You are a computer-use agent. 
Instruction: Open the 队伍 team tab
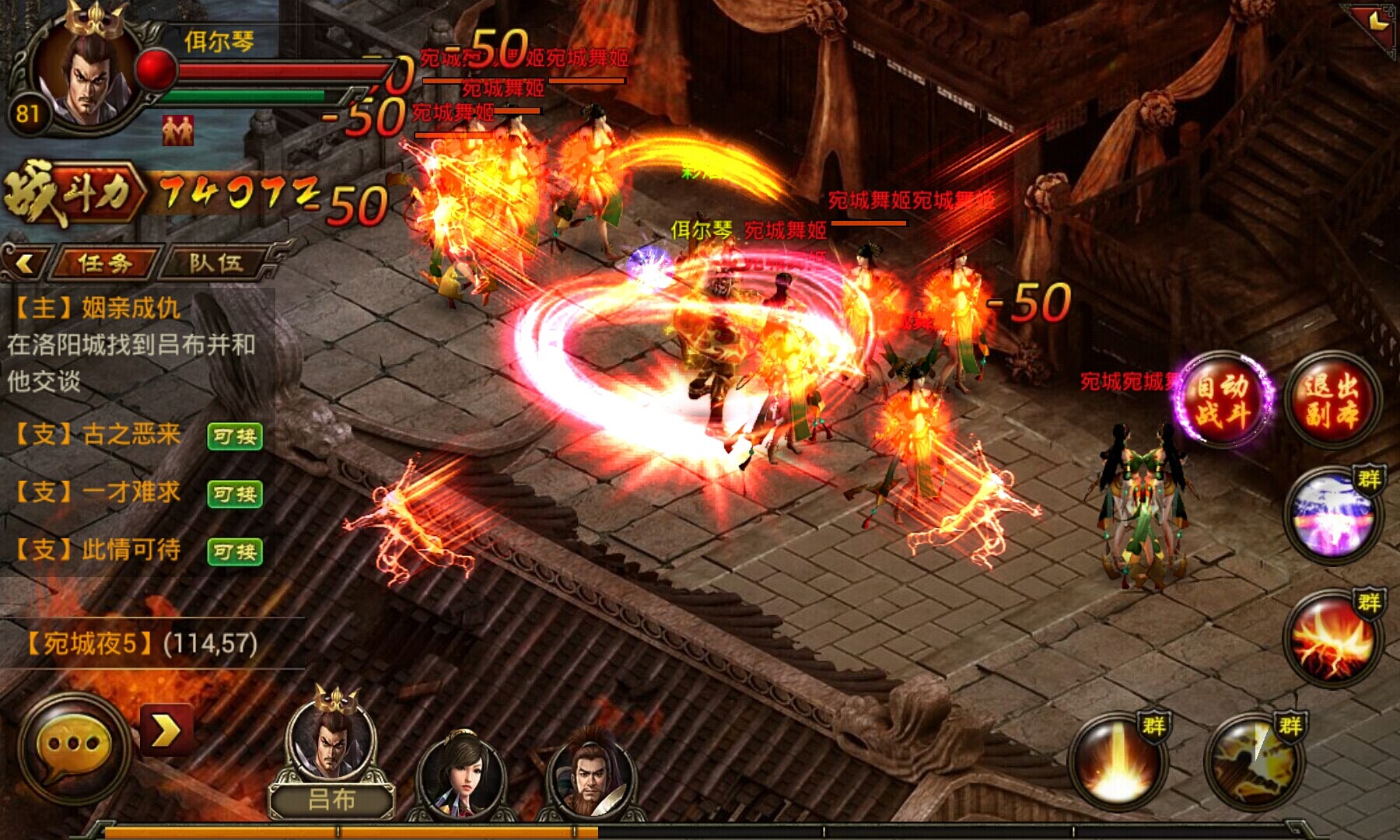pos(215,263)
